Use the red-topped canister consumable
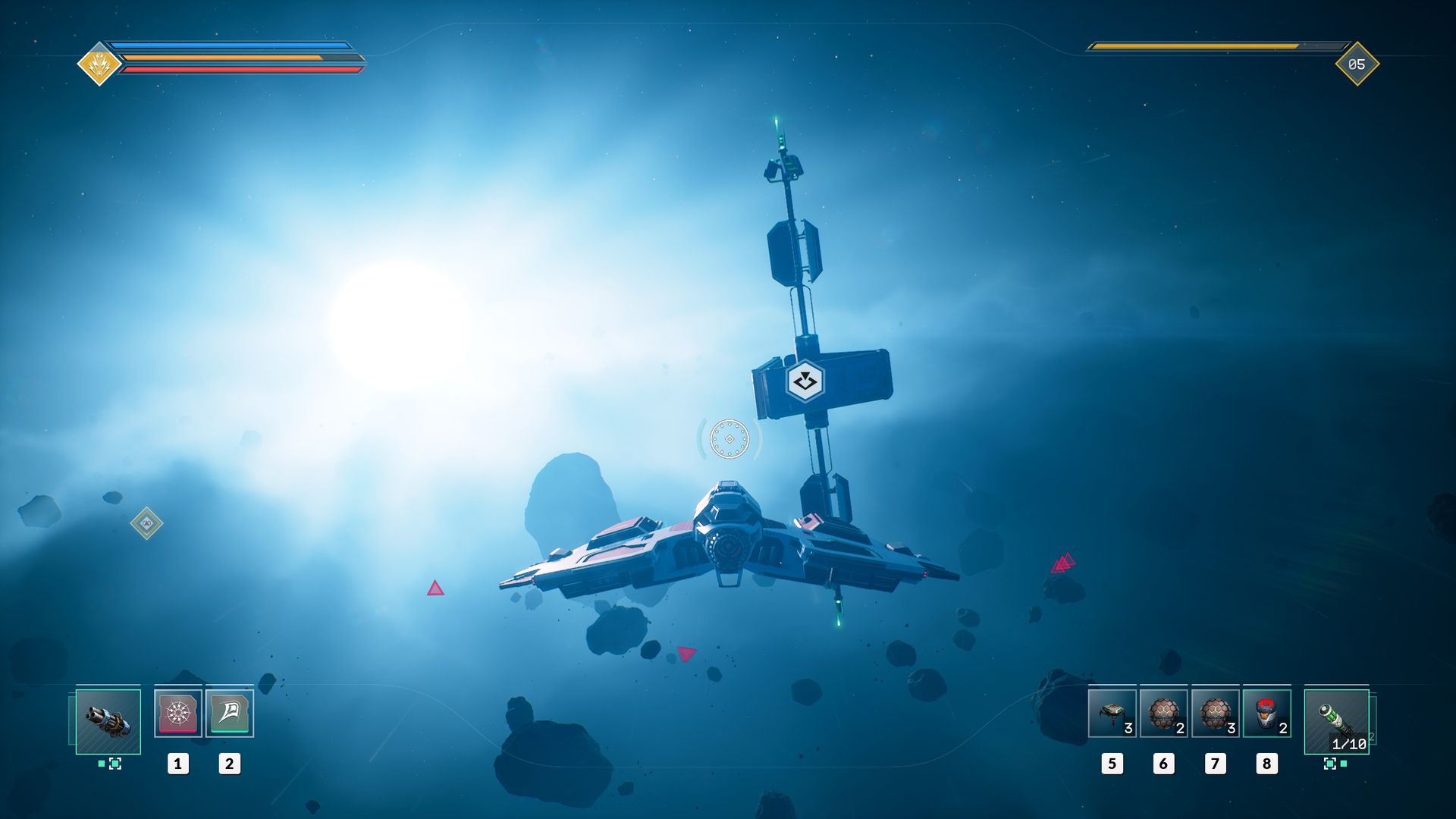The image size is (1456, 819). coord(1266,714)
